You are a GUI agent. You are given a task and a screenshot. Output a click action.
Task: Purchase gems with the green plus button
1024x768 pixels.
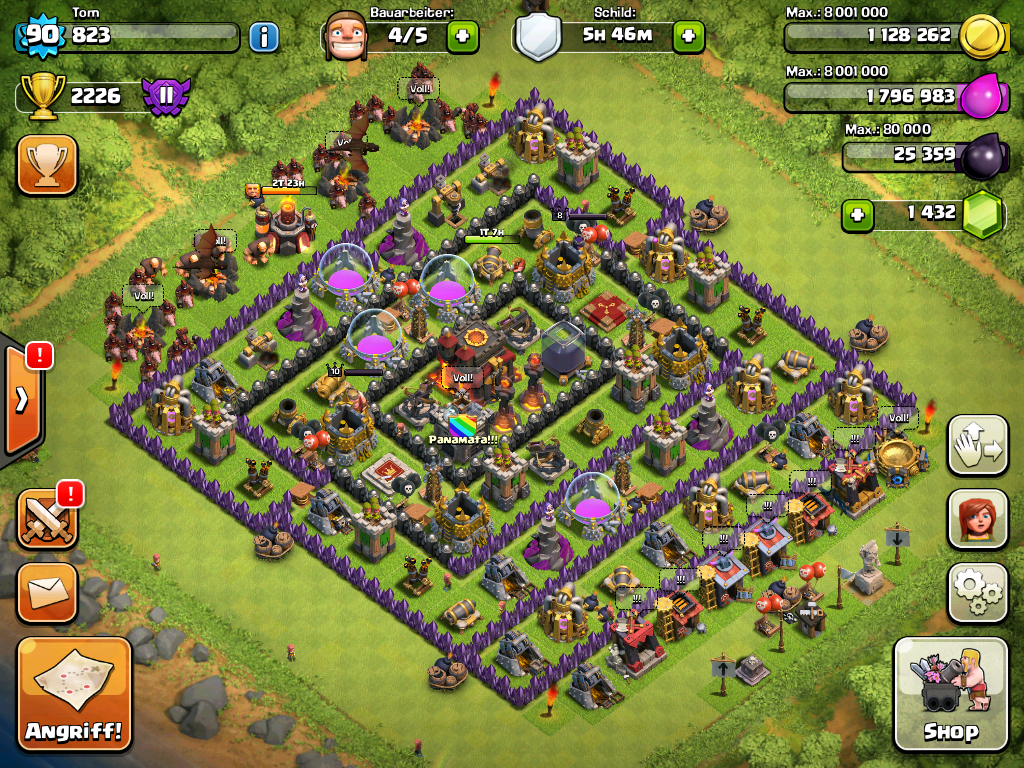(x=857, y=213)
